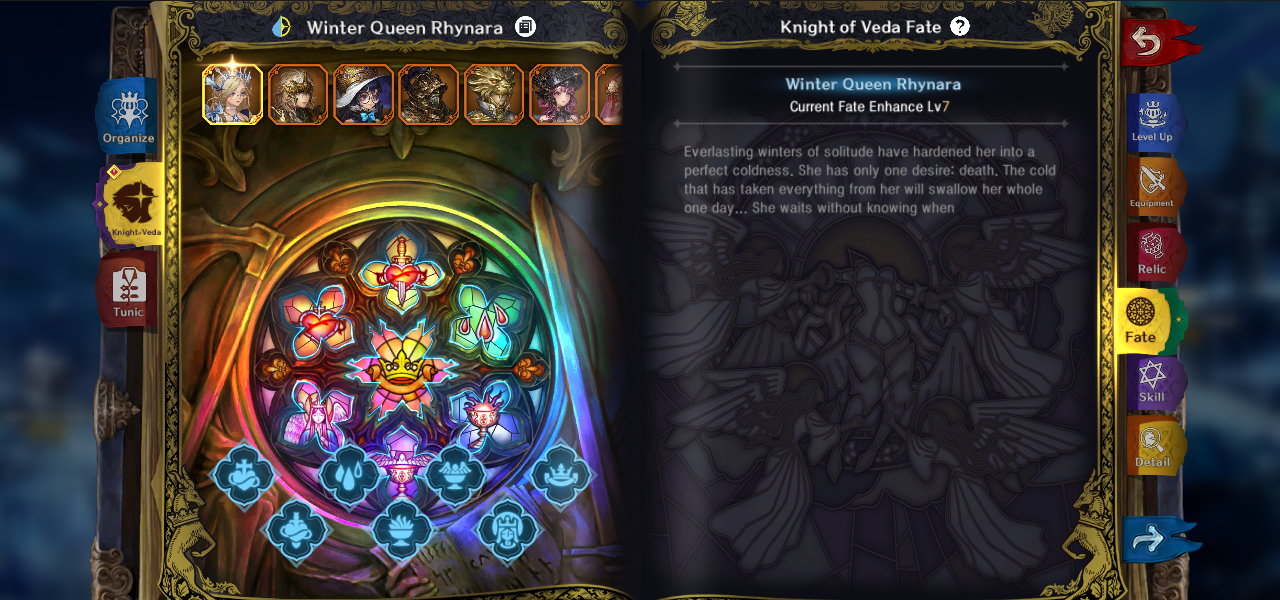Open the Relic tab
The image size is (1280, 600).
(1152, 252)
